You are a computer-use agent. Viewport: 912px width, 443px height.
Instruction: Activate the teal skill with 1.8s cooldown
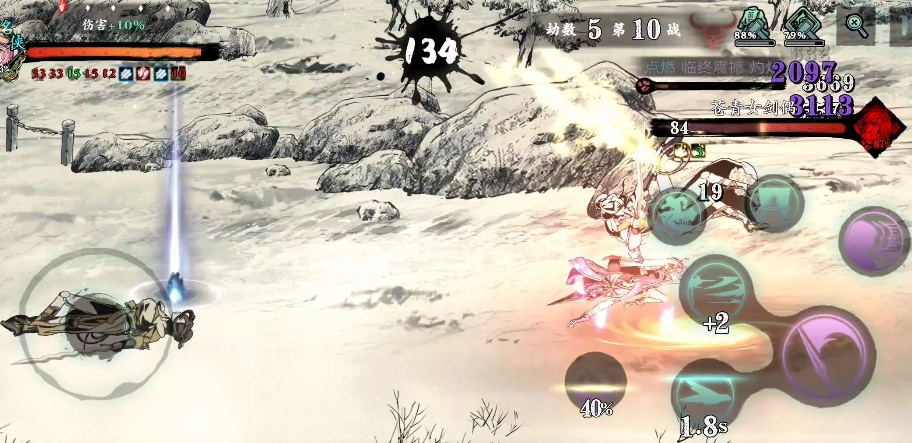point(706,395)
